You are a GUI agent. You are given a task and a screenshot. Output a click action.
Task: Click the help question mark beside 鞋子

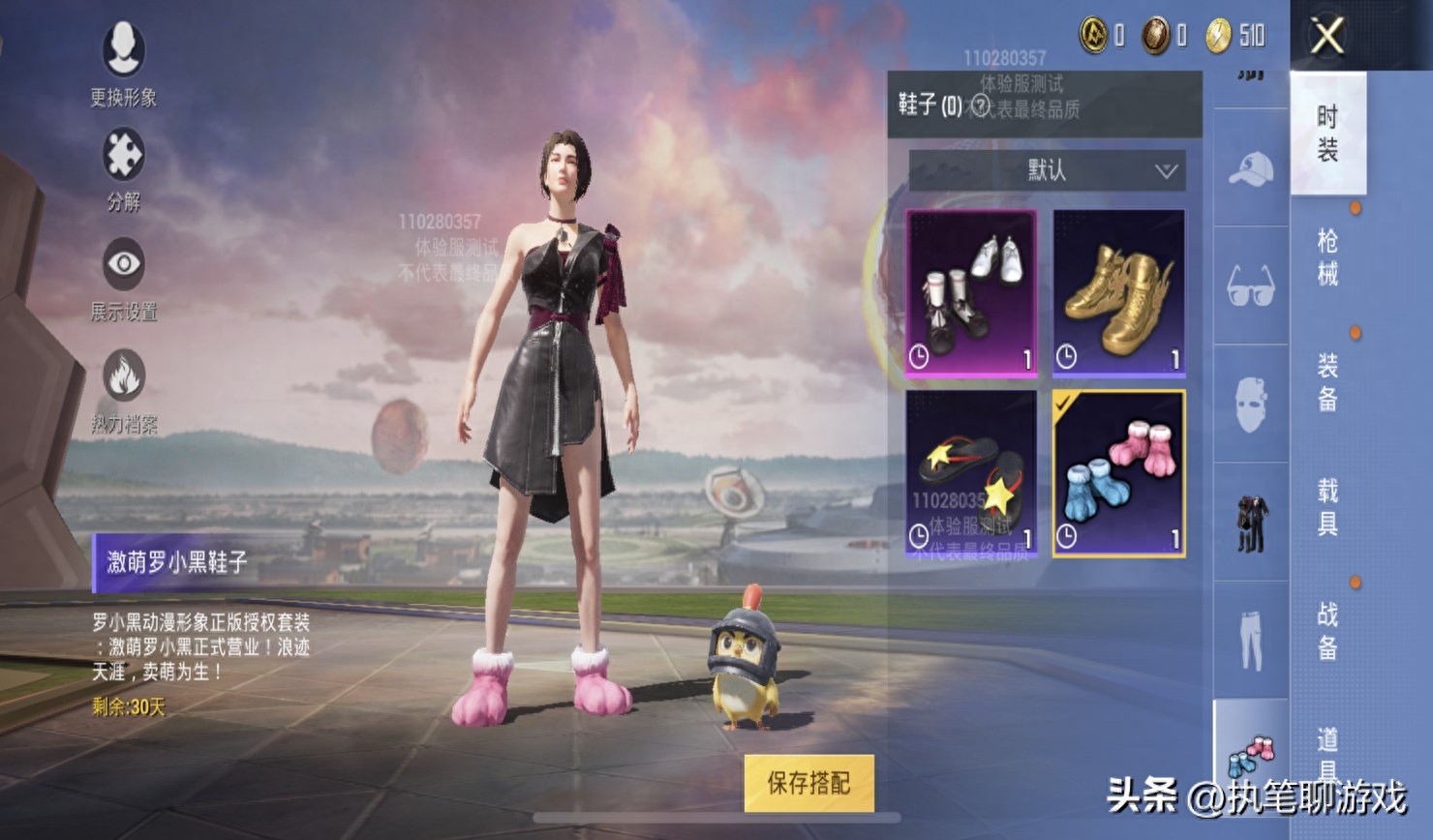pos(981,105)
